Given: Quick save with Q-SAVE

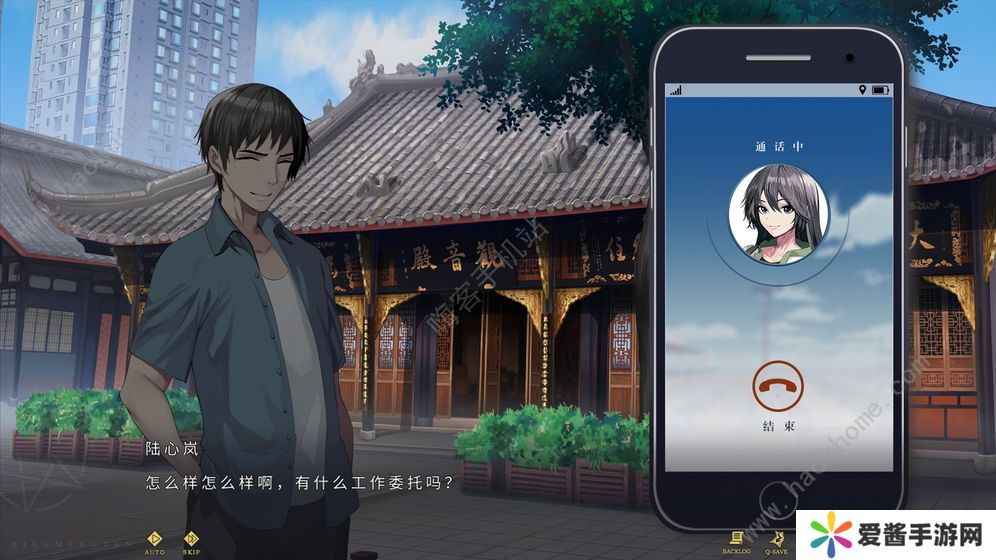Looking at the screenshot, I should (x=776, y=541).
